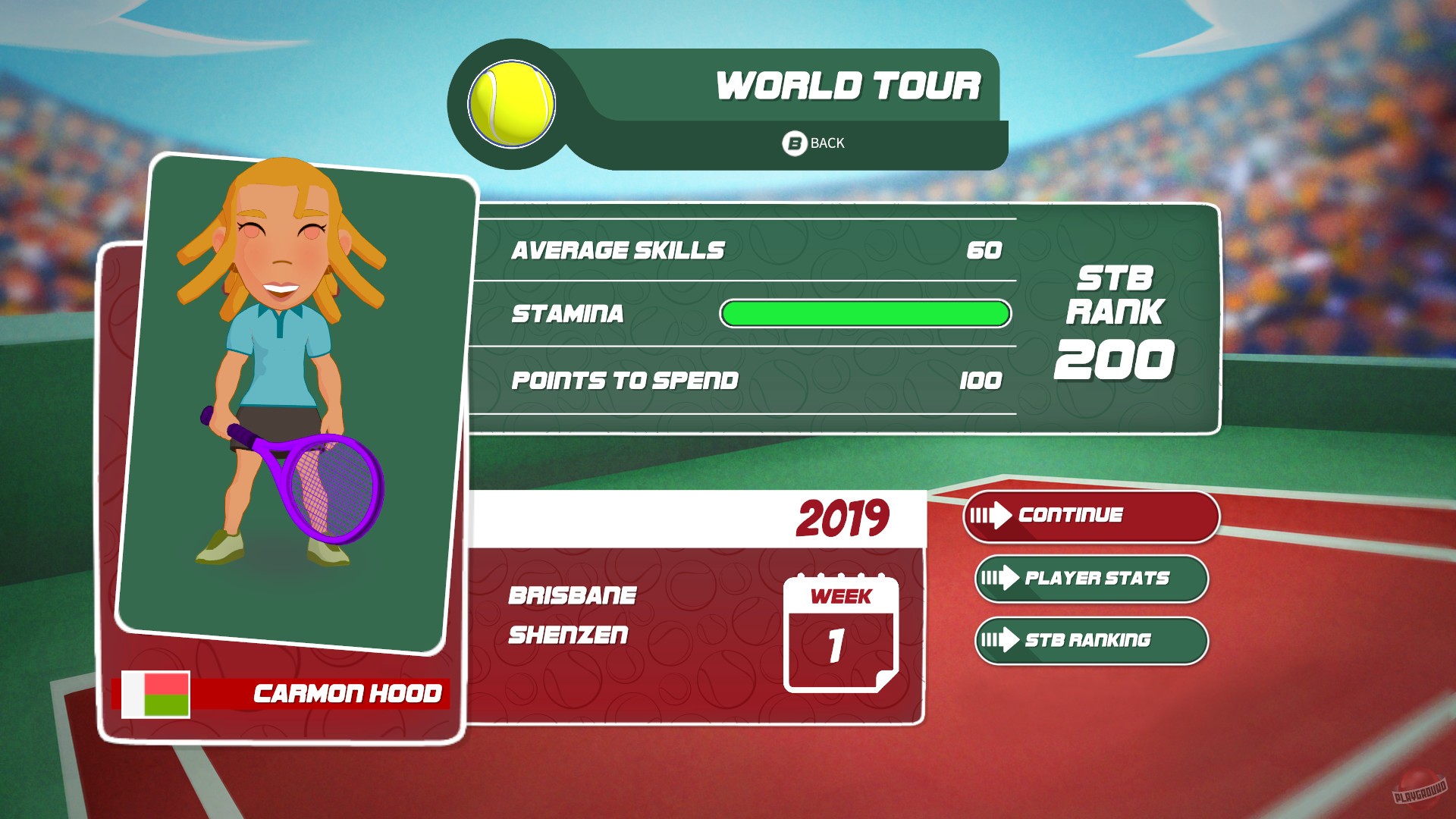Open the Player Stats screen
The height and width of the screenshot is (819, 1456).
(1092, 579)
